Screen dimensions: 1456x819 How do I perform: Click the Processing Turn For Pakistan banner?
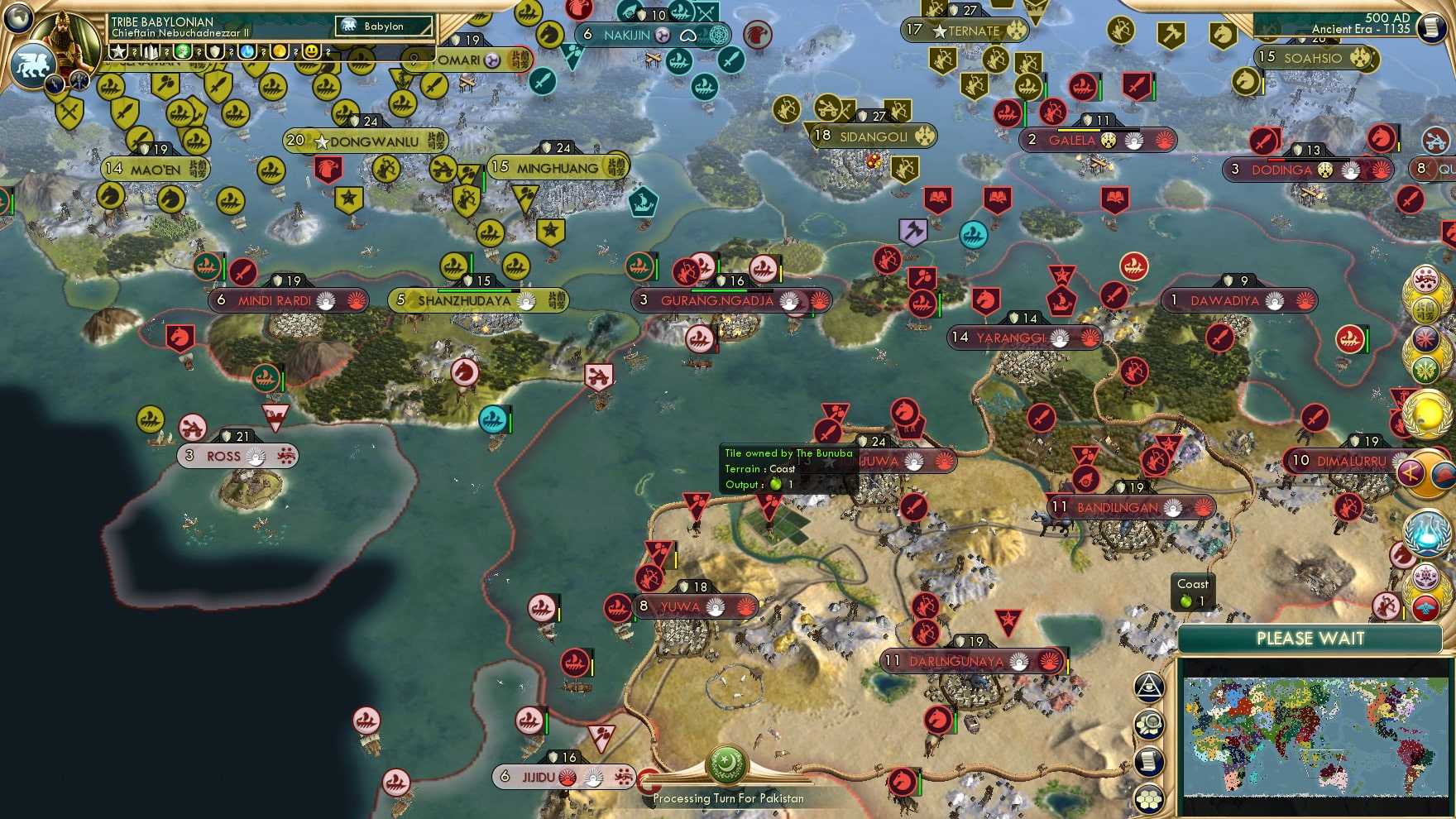(728, 799)
